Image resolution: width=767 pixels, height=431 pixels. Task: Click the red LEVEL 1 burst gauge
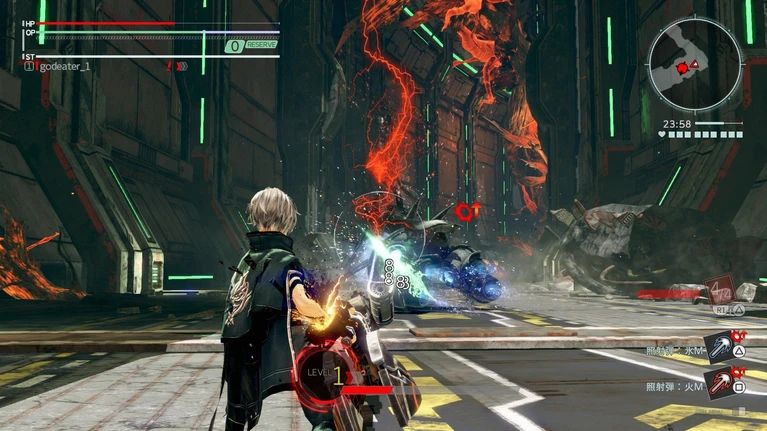pyautogui.click(x=327, y=374)
